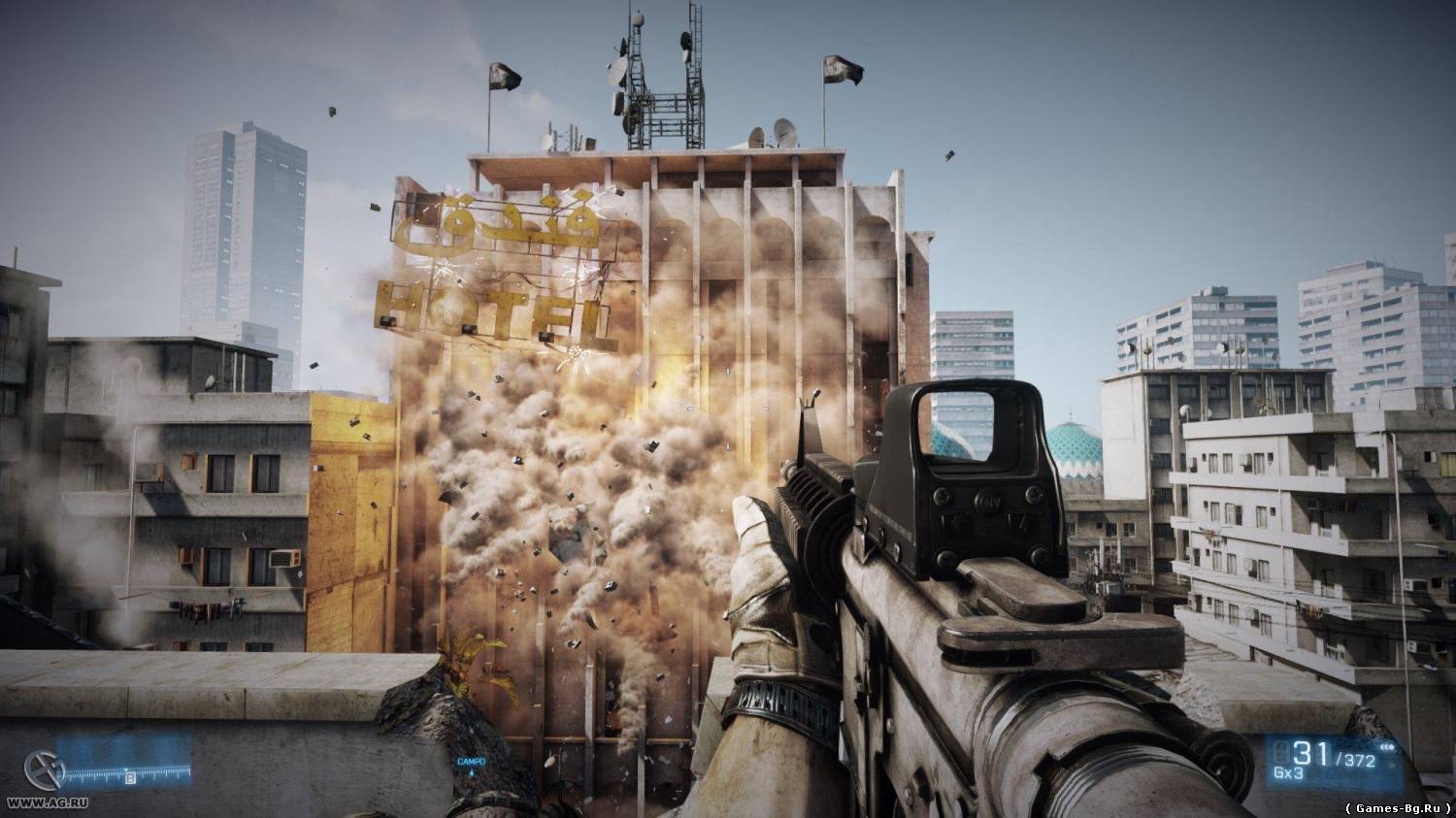Select the B objective marker on the compass
Screen dimensions: 1456x818
tap(130, 776)
